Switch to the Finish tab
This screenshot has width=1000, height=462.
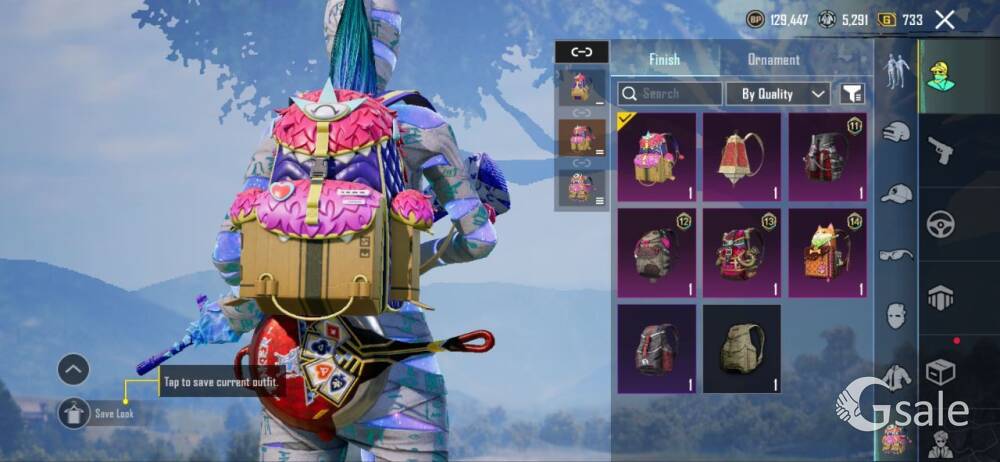(x=664, y=59)
